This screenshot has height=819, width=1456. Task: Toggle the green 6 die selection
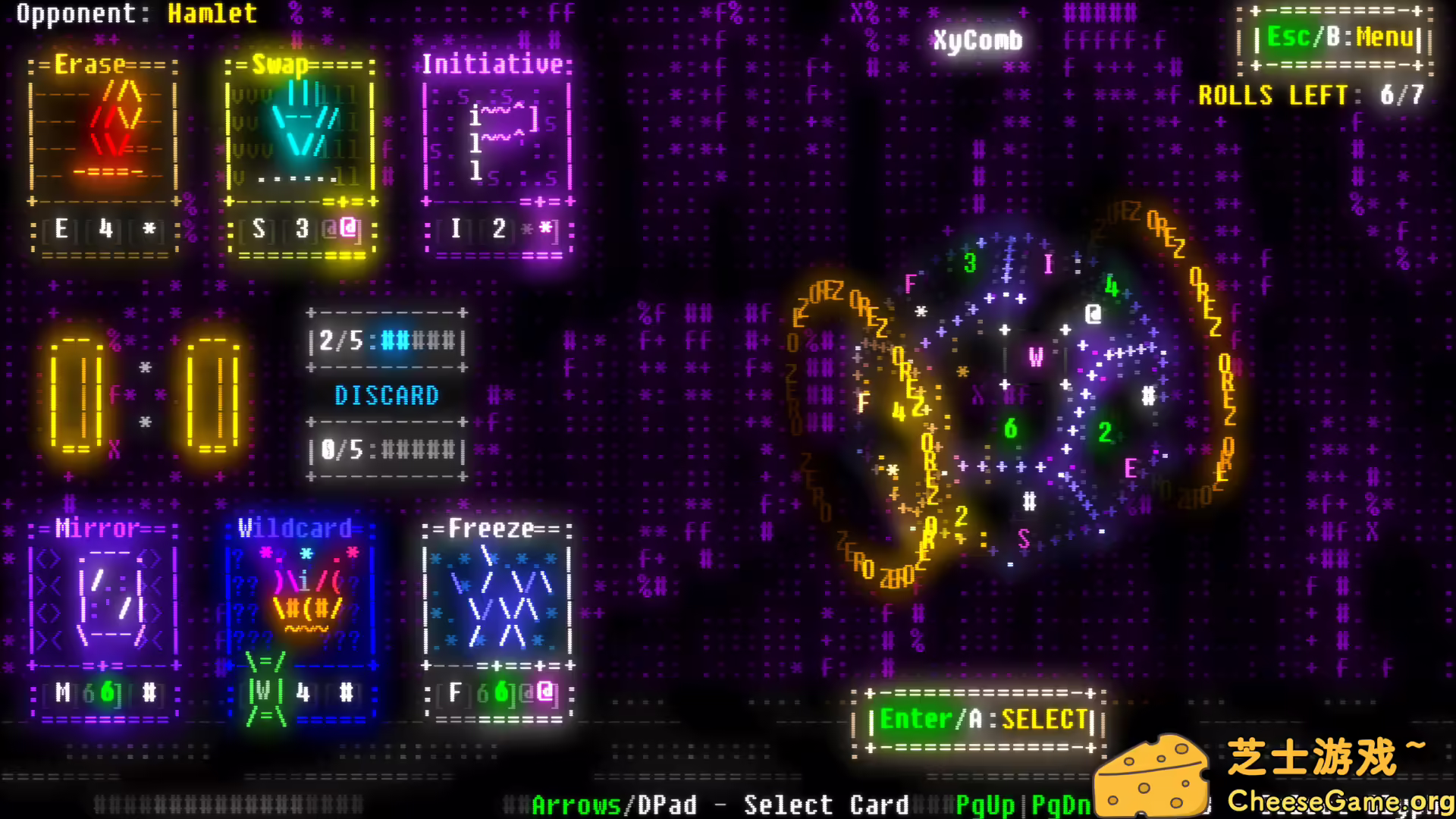[x=1012, y=428]
